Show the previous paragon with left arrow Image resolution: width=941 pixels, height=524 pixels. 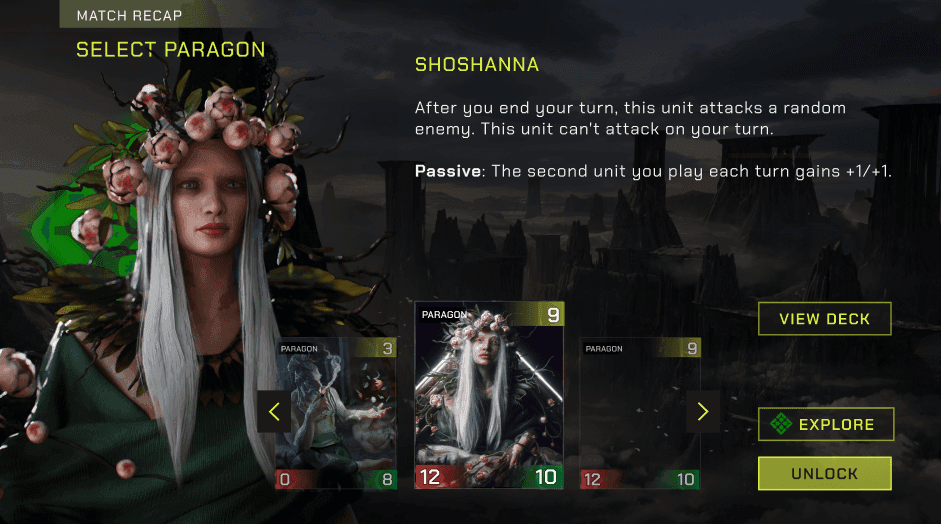tap(274, 412)
